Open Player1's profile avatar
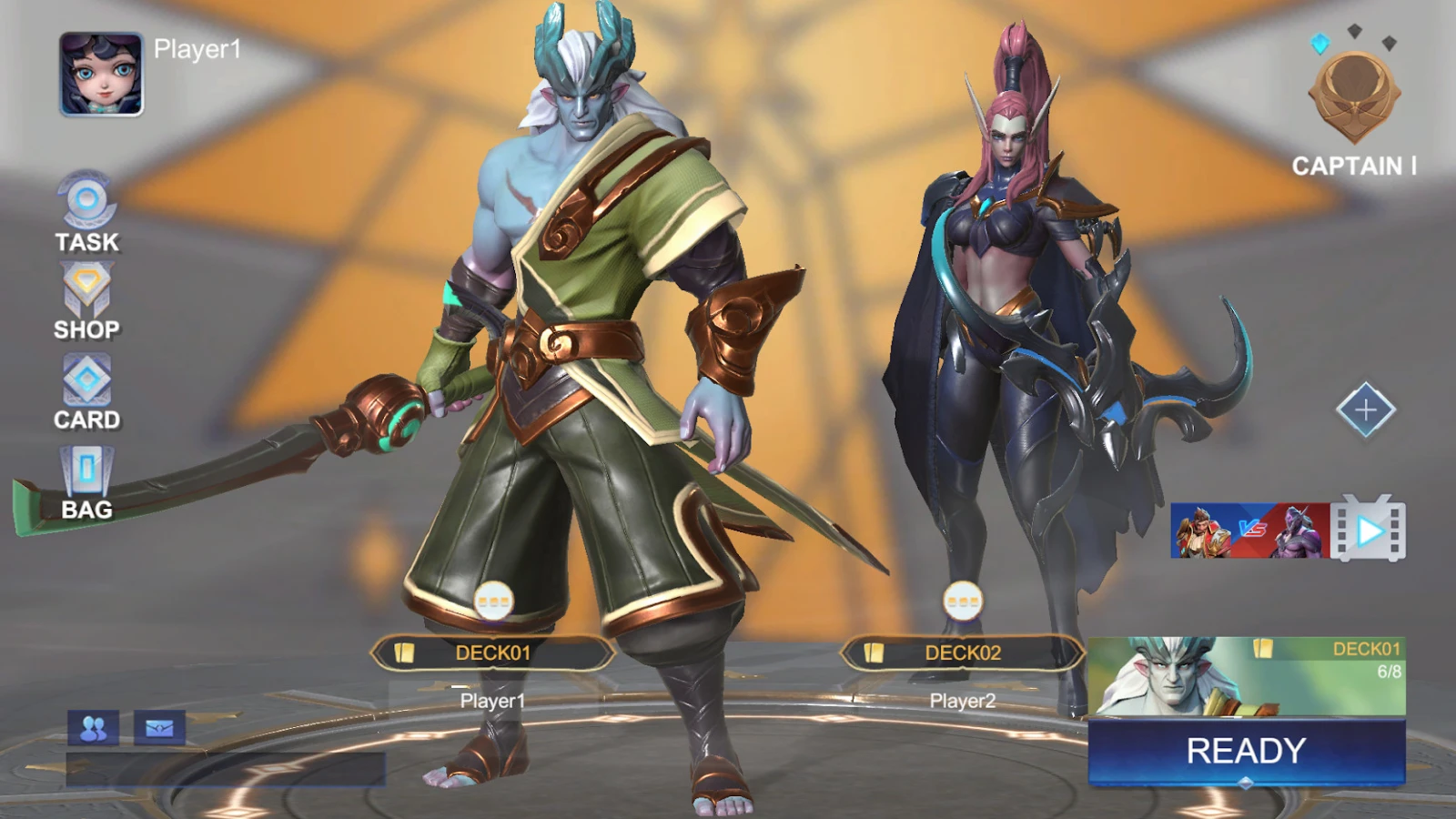 click(101, 75)
